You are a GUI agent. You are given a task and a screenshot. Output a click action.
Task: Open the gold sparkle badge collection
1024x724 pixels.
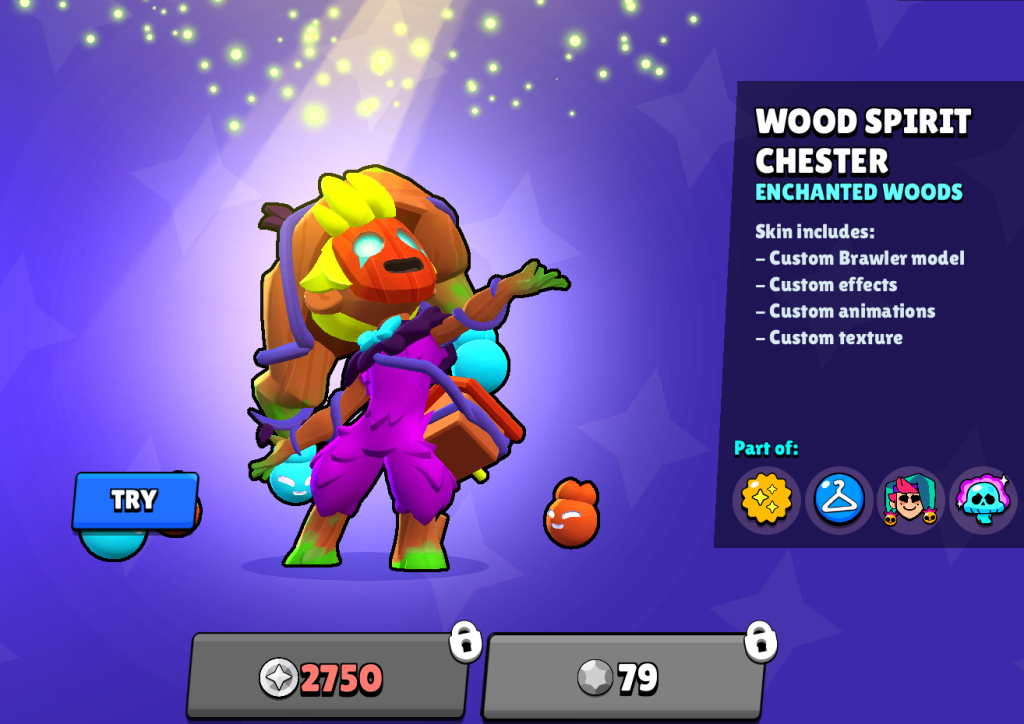pyautogui.click(x=767, y=500)
